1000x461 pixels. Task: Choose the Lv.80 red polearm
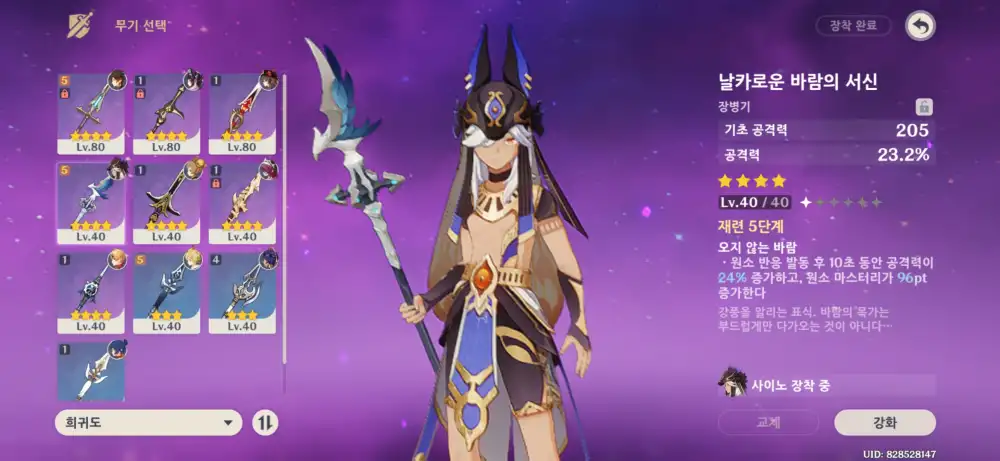point(242,112)
